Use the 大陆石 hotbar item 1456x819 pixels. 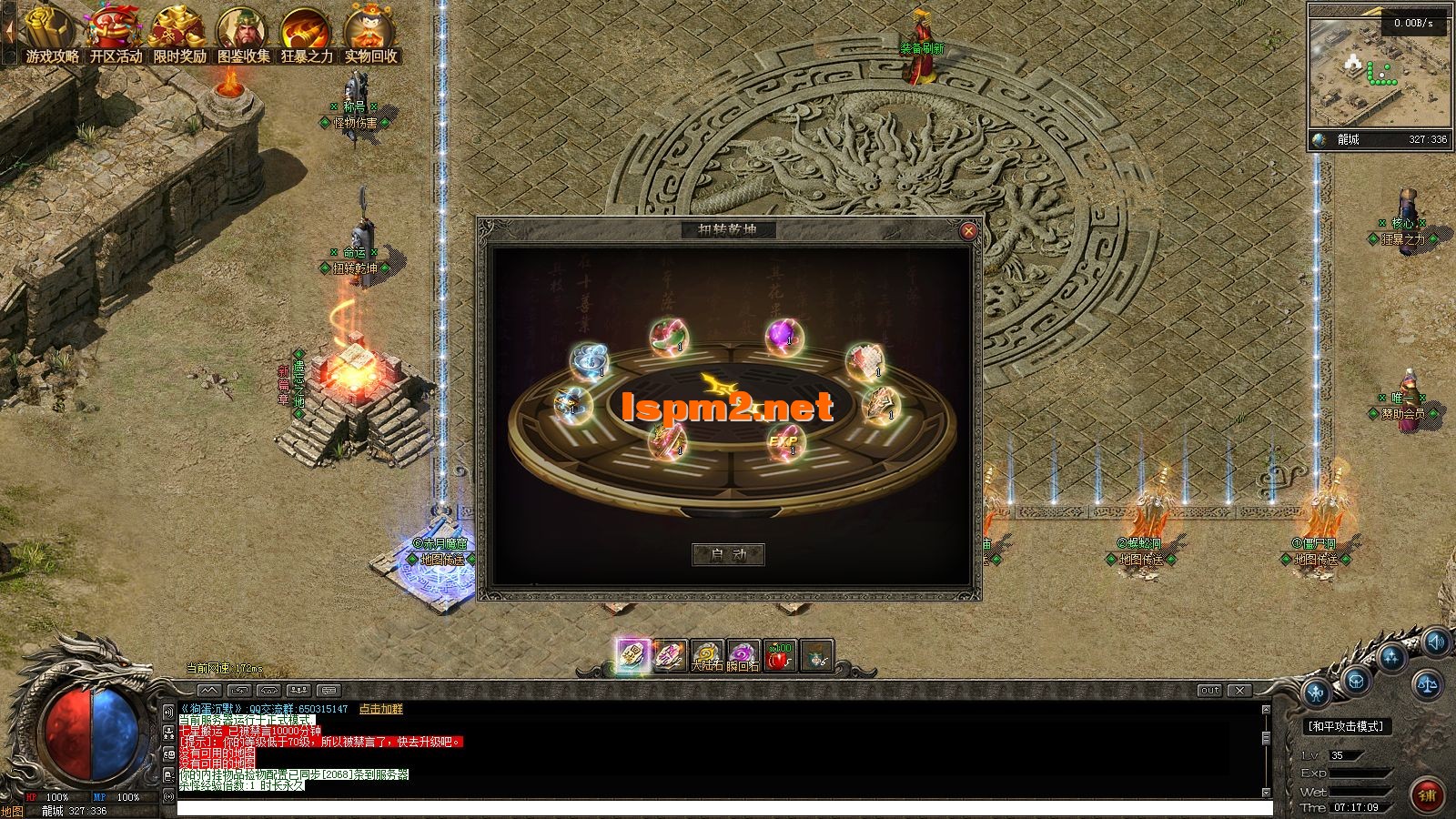(706, 656)
